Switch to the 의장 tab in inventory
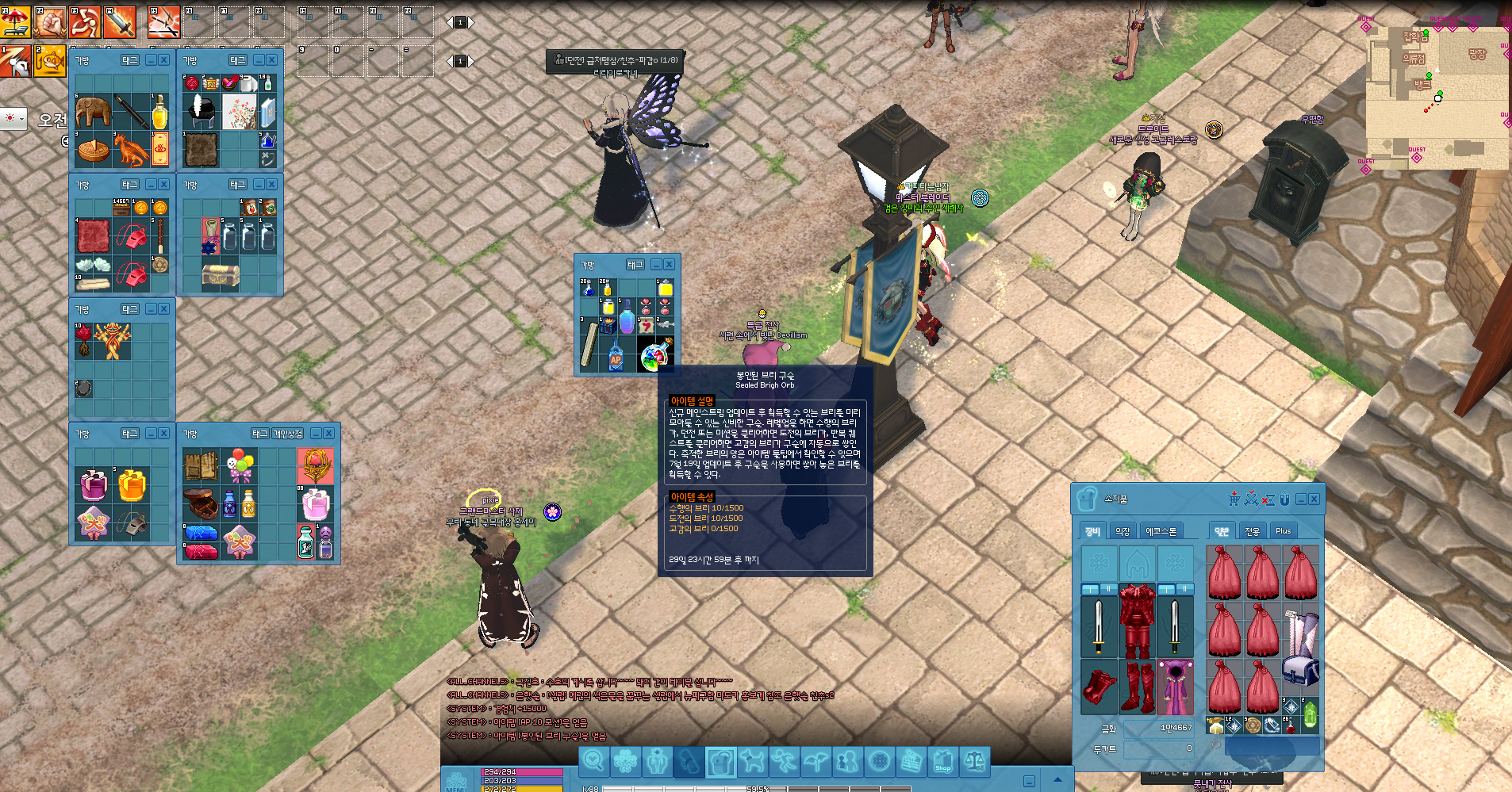The height and width of the screenshot is (792, 1512). pos(1122,531)
